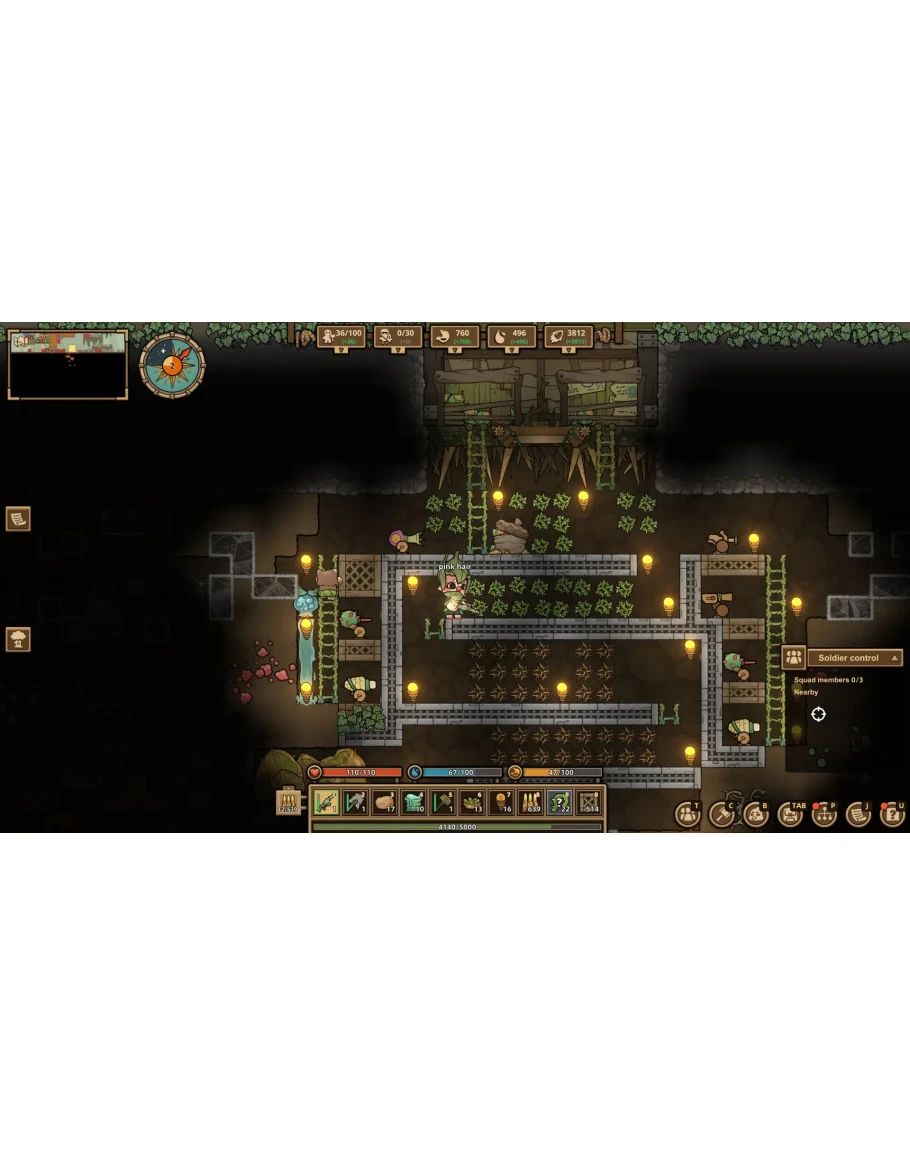This screenshot has height=1155, width=910.
Task: Click the day-night compass clock
Action: pos(172,365)
